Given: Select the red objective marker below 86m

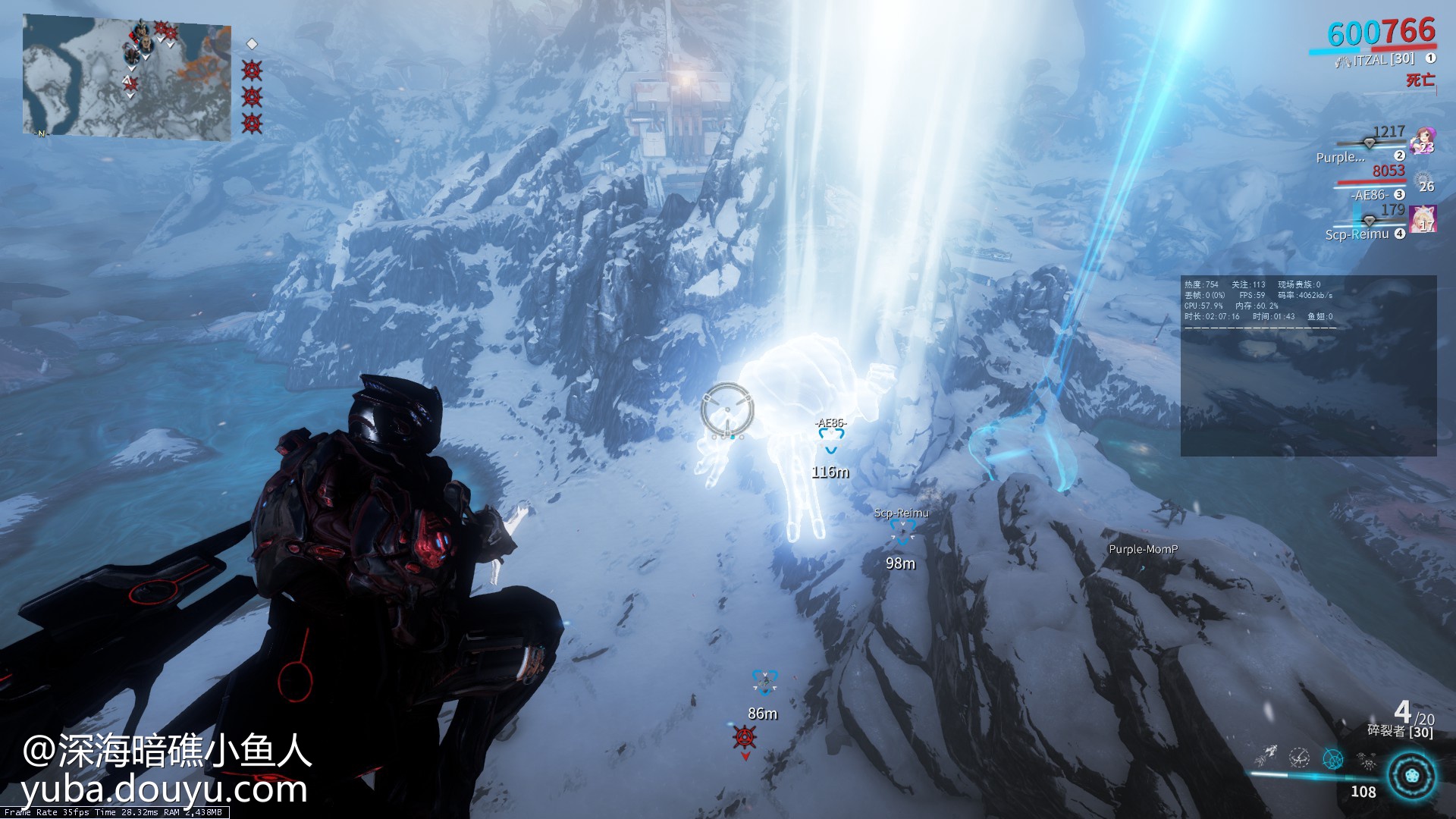Looking at the screenshot, I should (x=745, y=736).
